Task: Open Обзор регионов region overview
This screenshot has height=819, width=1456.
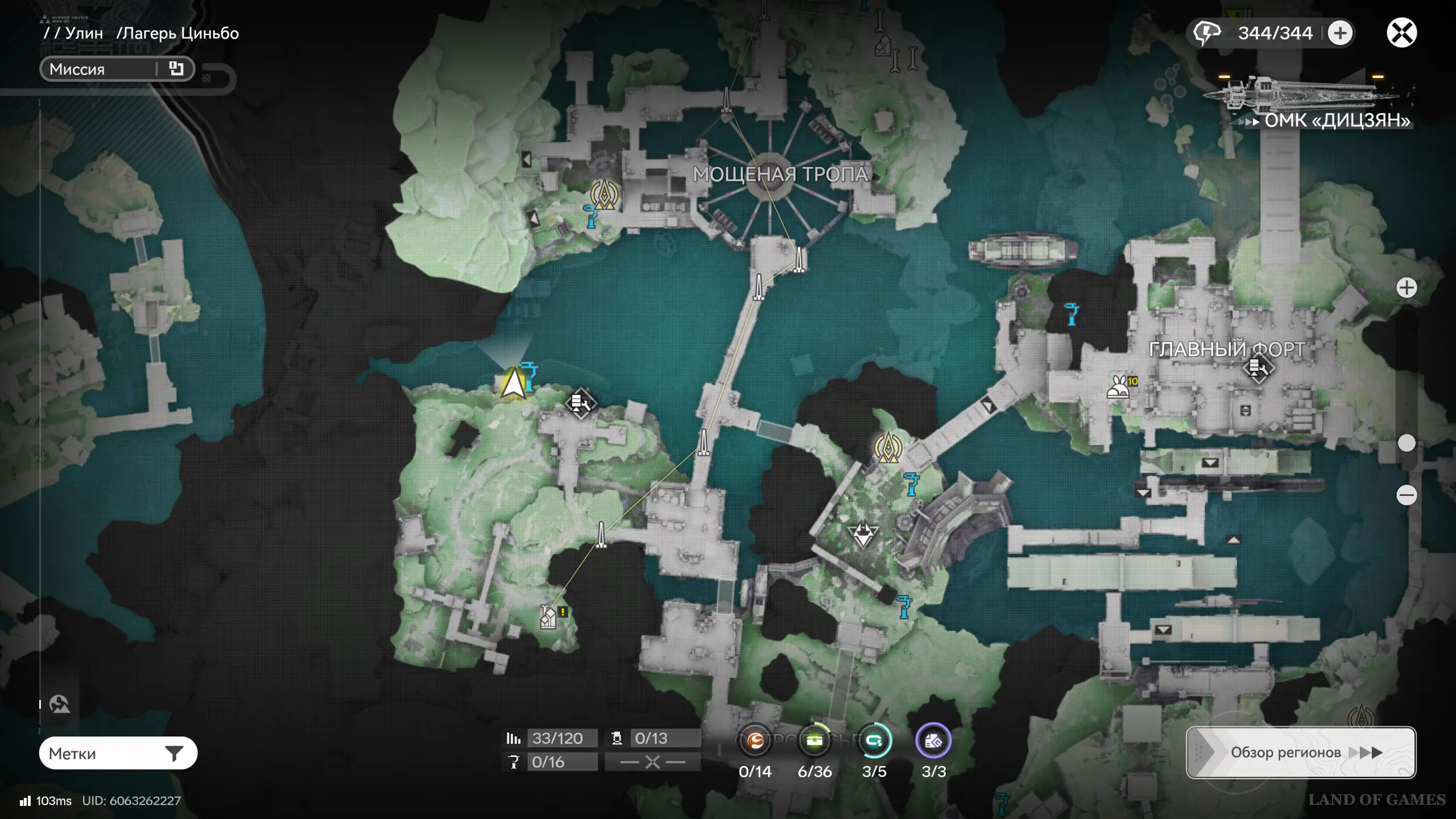Action: pos(1301,752)
